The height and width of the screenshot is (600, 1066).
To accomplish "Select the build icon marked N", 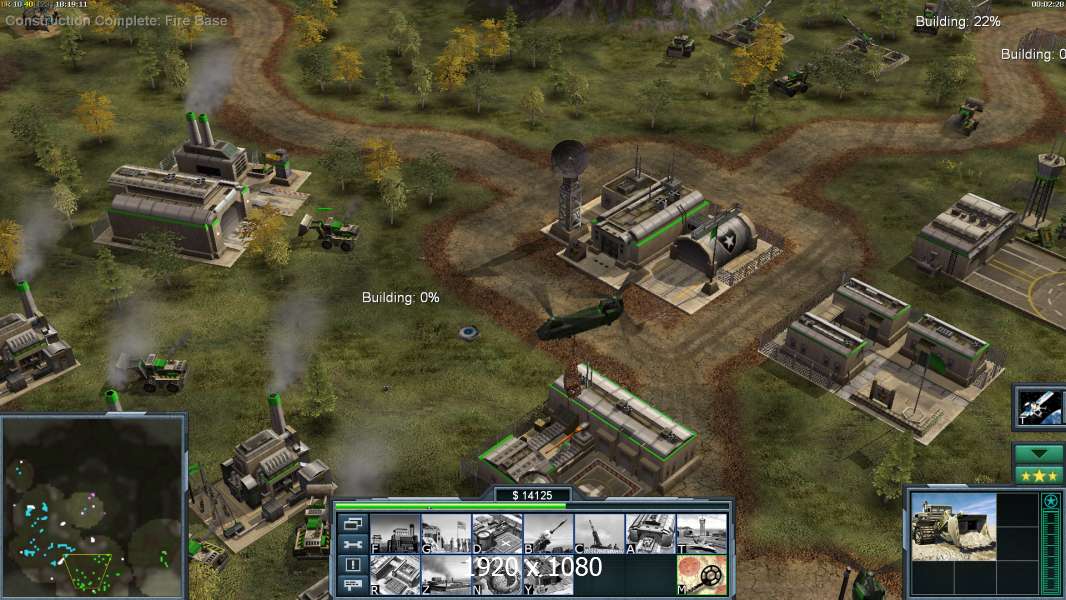I will click(497, 574).
